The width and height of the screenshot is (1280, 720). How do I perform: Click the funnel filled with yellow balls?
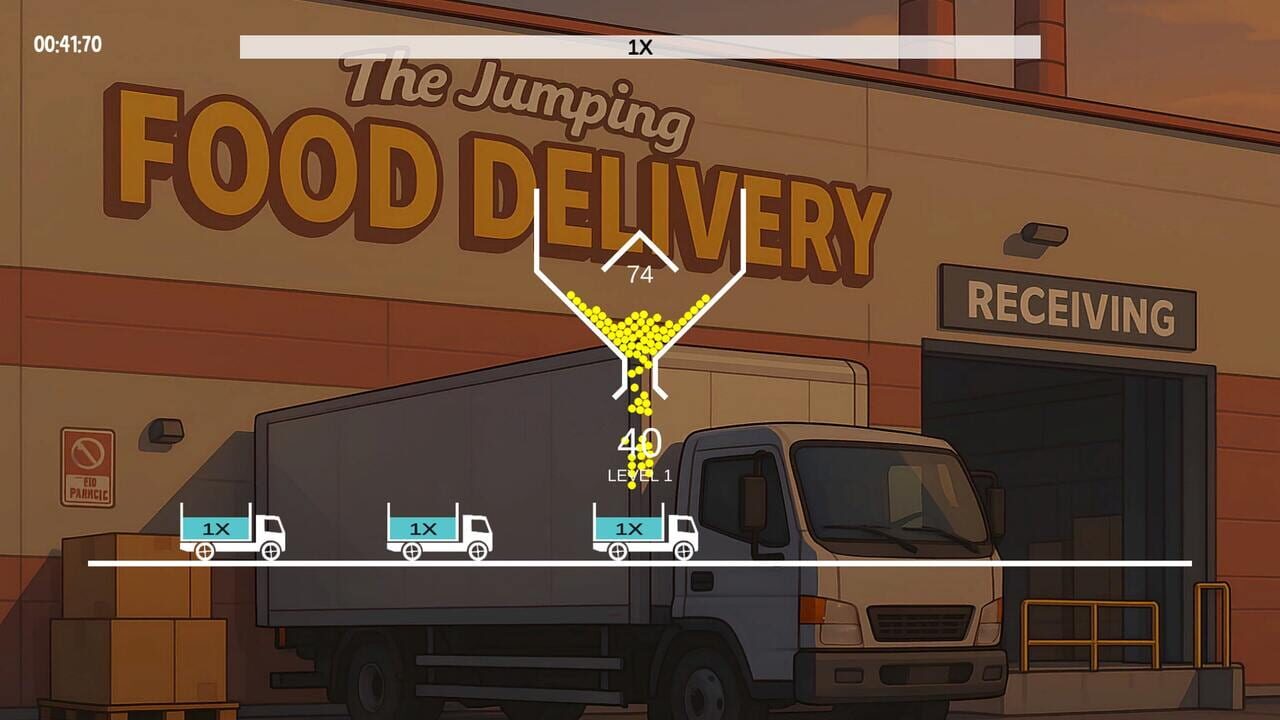[640, 330]
